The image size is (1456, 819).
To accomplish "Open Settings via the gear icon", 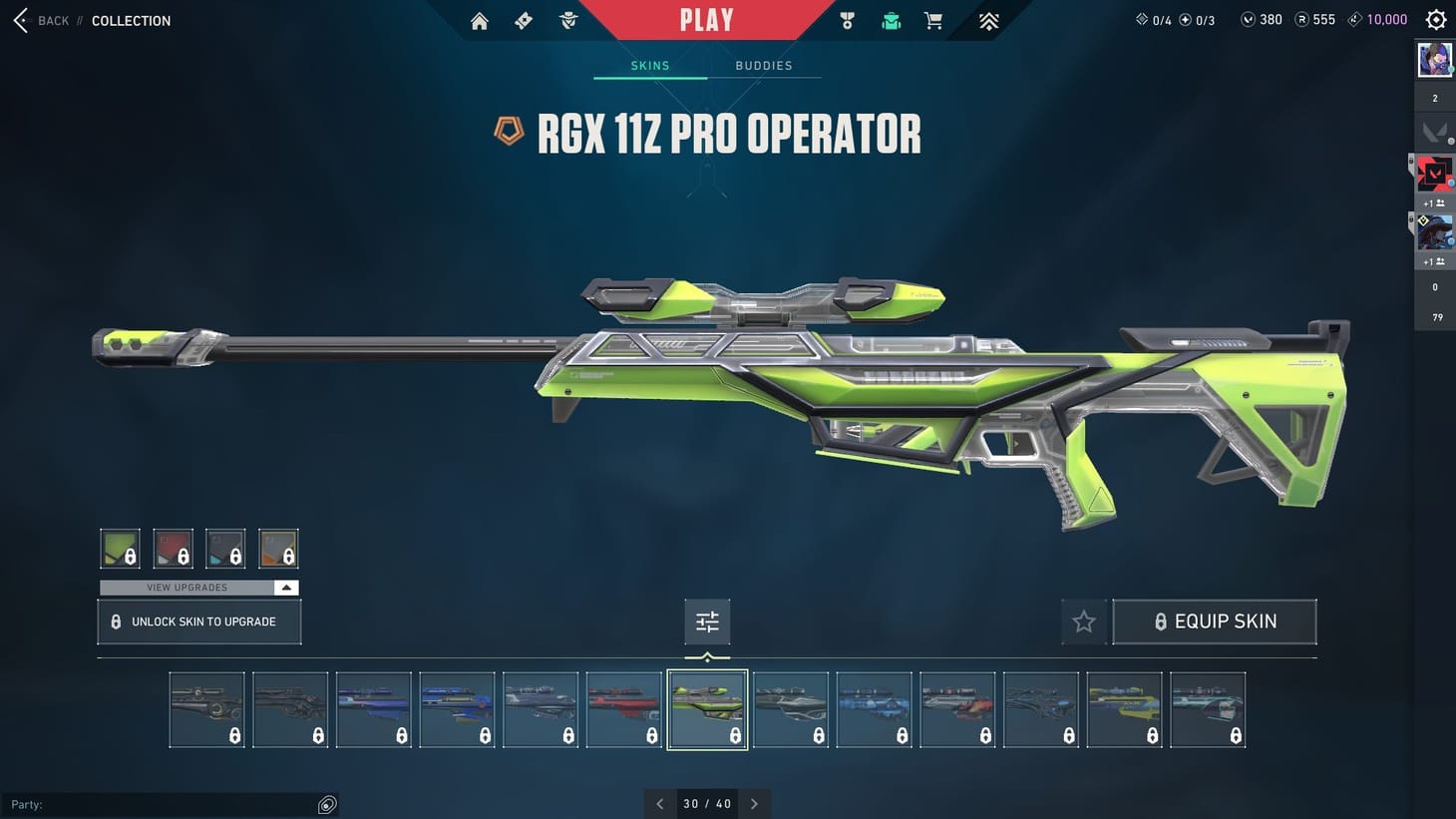I will click(x=1435, y=19).
